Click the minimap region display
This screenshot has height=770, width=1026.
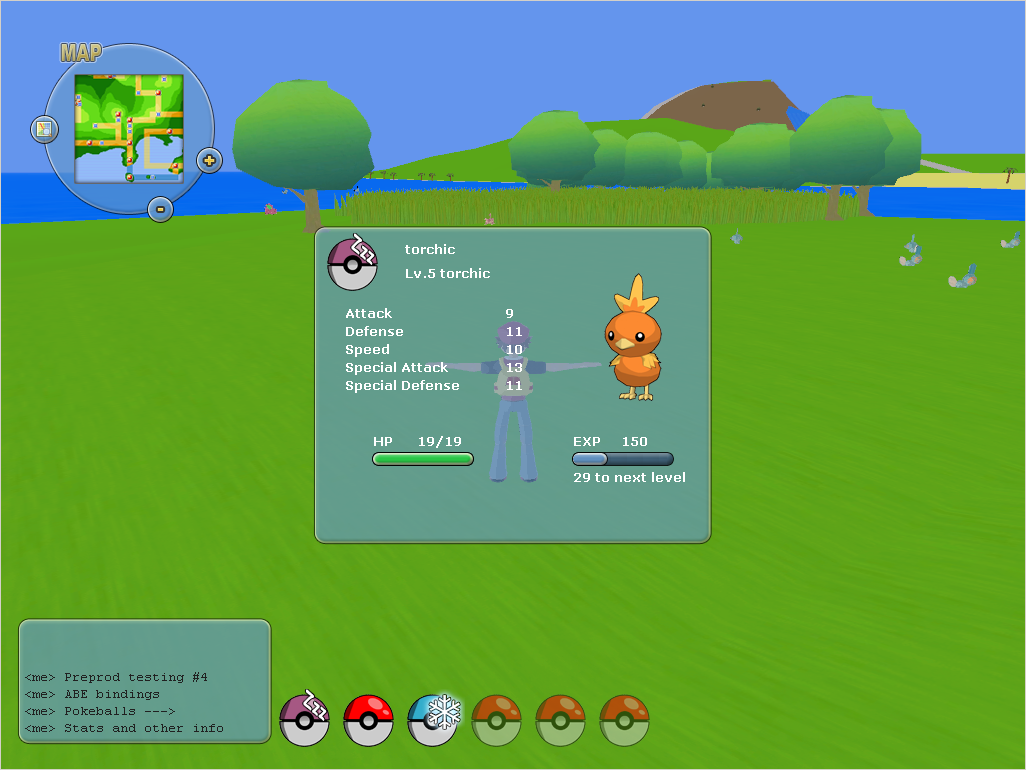click(129, 128)
